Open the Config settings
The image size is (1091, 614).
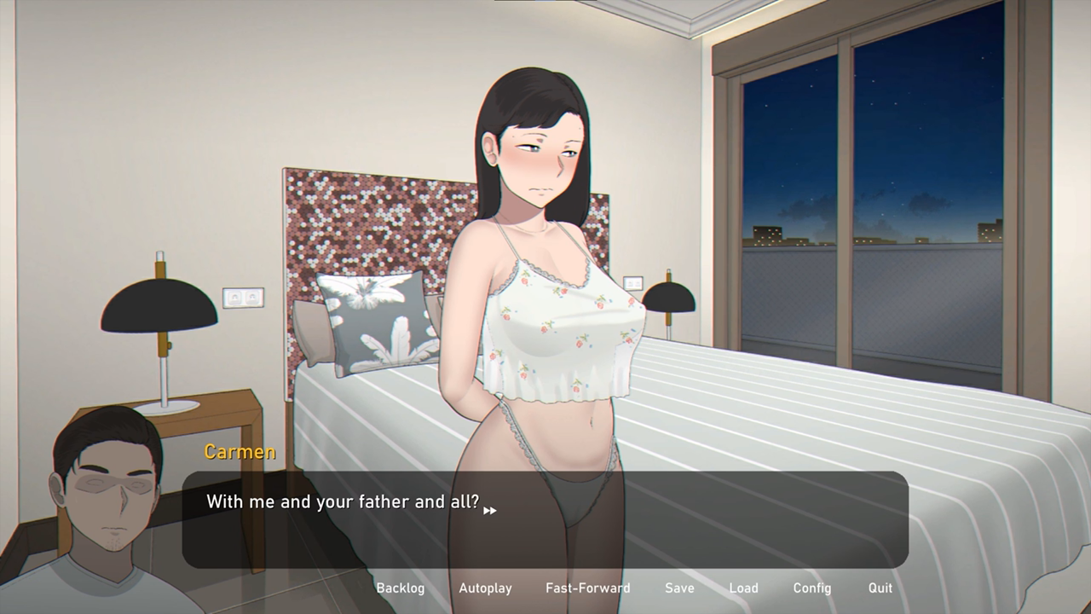pyautogui.click(x=812, y=588)
